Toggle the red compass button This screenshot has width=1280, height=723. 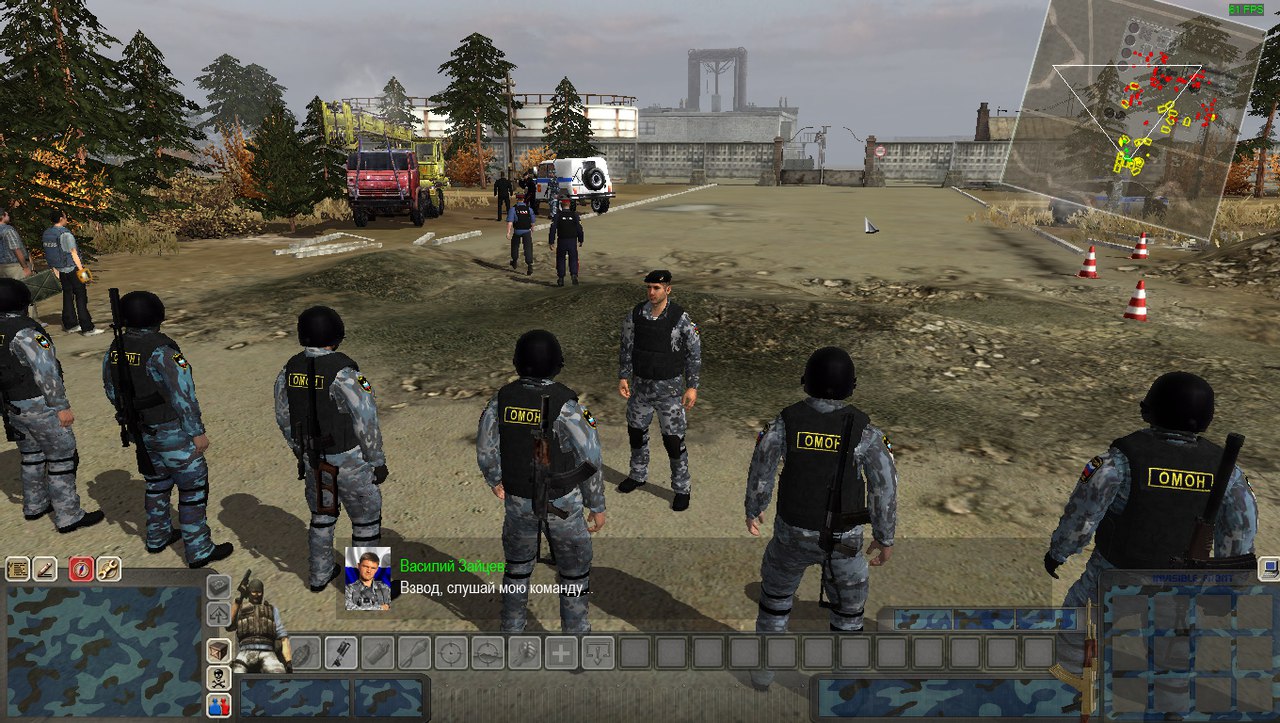click(x=81, y=569)
